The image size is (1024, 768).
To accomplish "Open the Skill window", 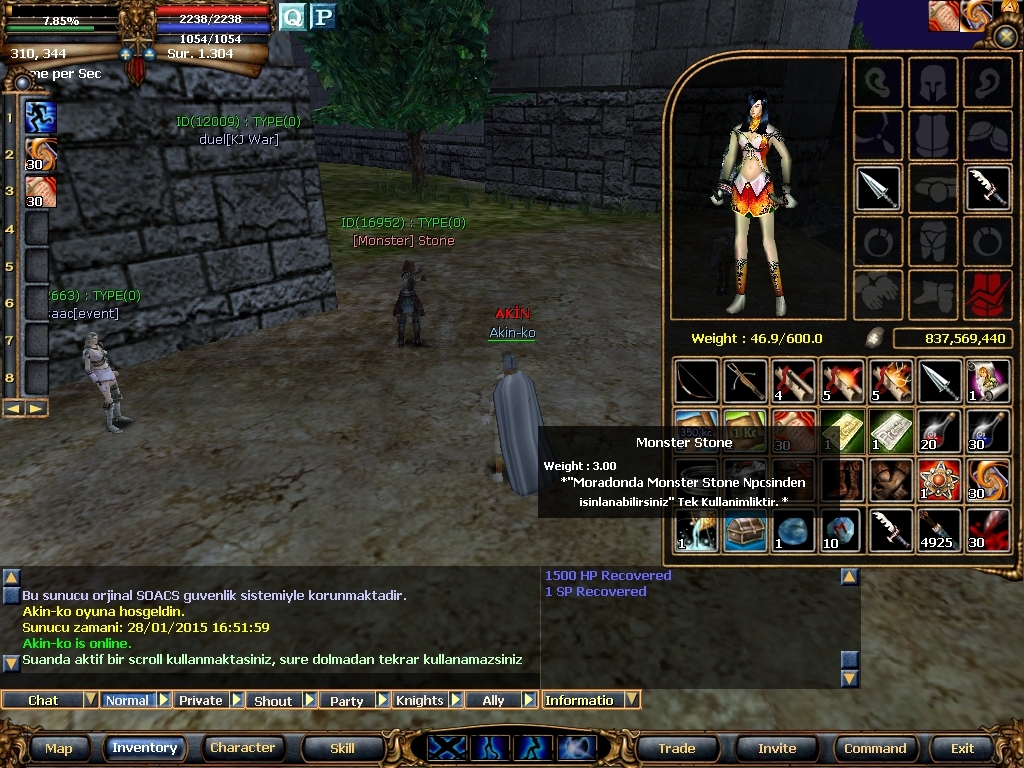I will tap(342, 748).
